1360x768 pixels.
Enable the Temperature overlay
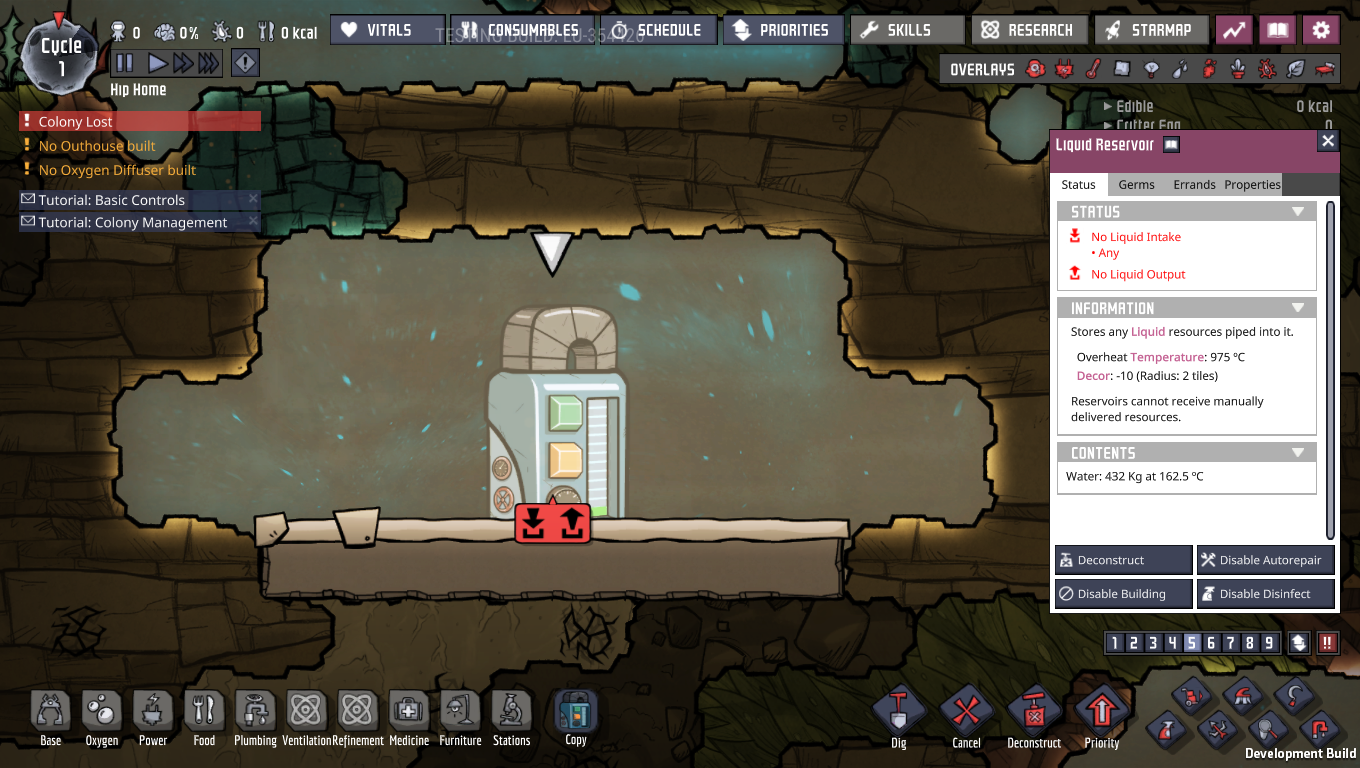tap(1093, 68)
